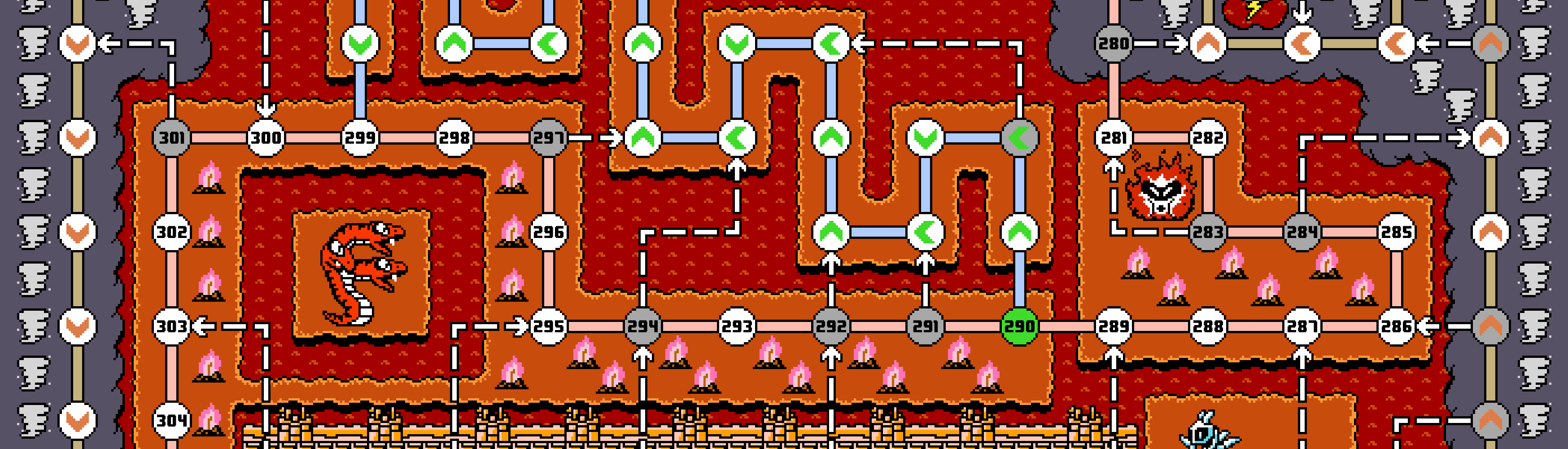Select the gray level node 283

pyautogui.click(x=1208, y=232)
